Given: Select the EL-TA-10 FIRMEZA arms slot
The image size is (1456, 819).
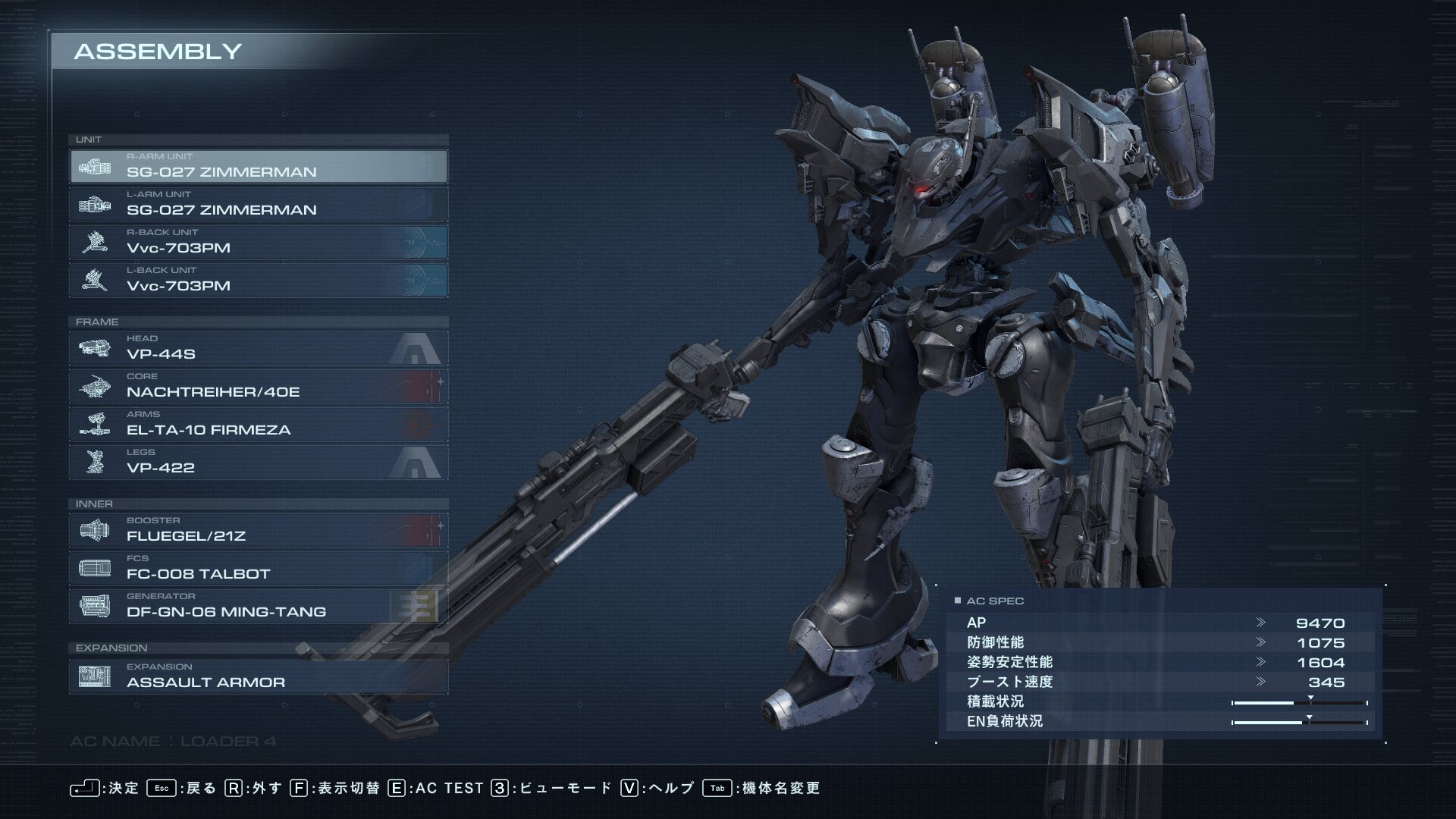Looking at the screenshot, I should tap(258, 424).
